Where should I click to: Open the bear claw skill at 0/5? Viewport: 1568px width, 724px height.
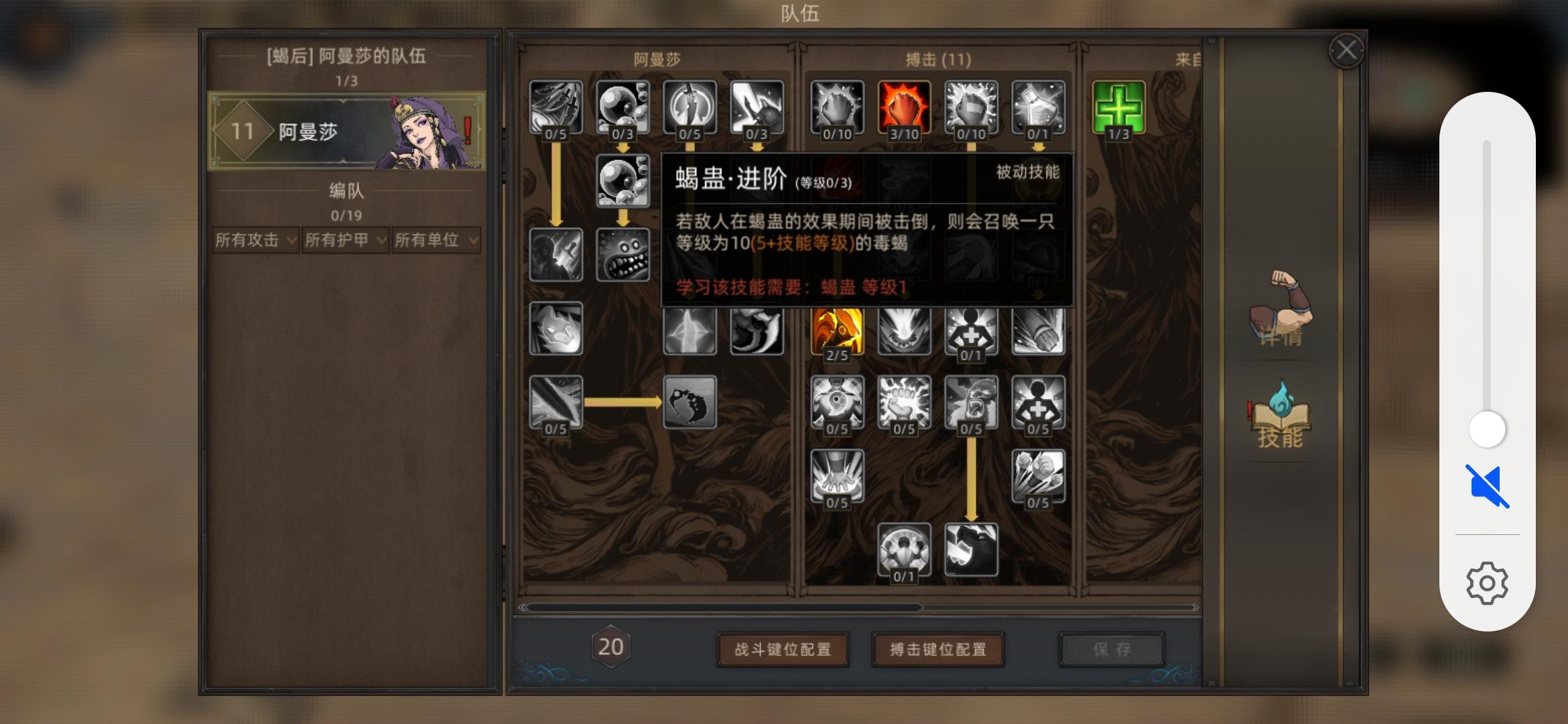[x=972, y=402]
